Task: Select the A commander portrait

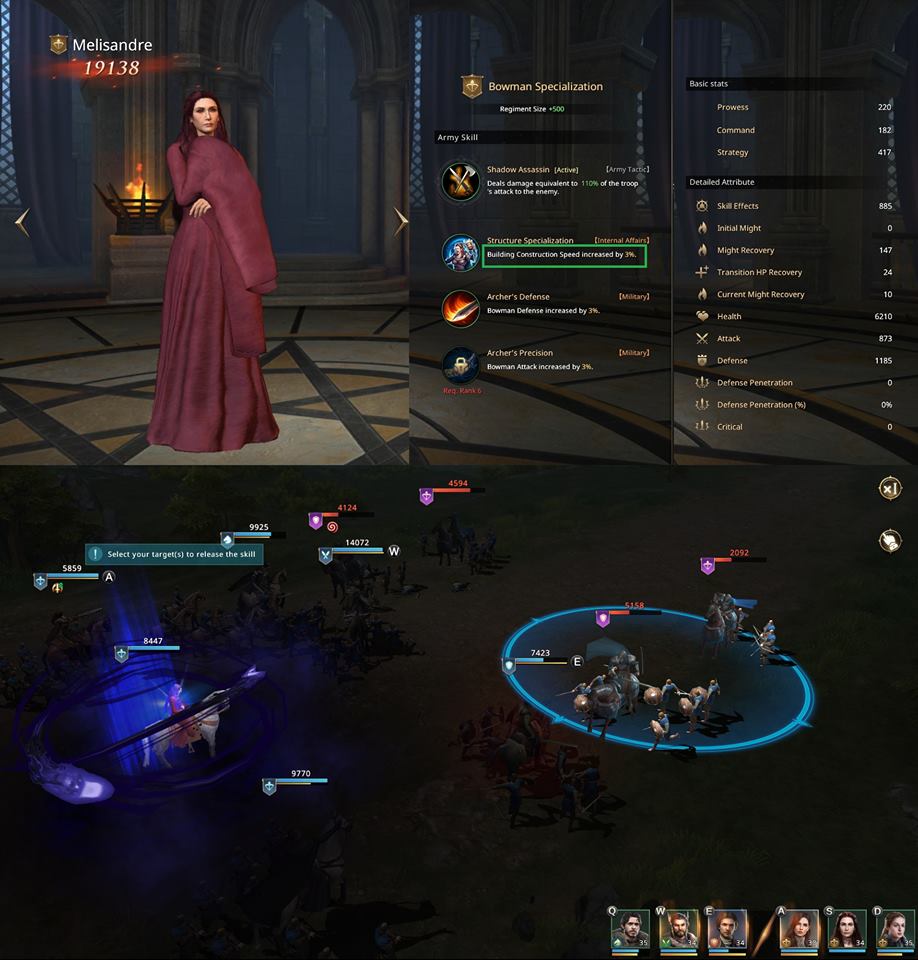Action: (799, 929)
